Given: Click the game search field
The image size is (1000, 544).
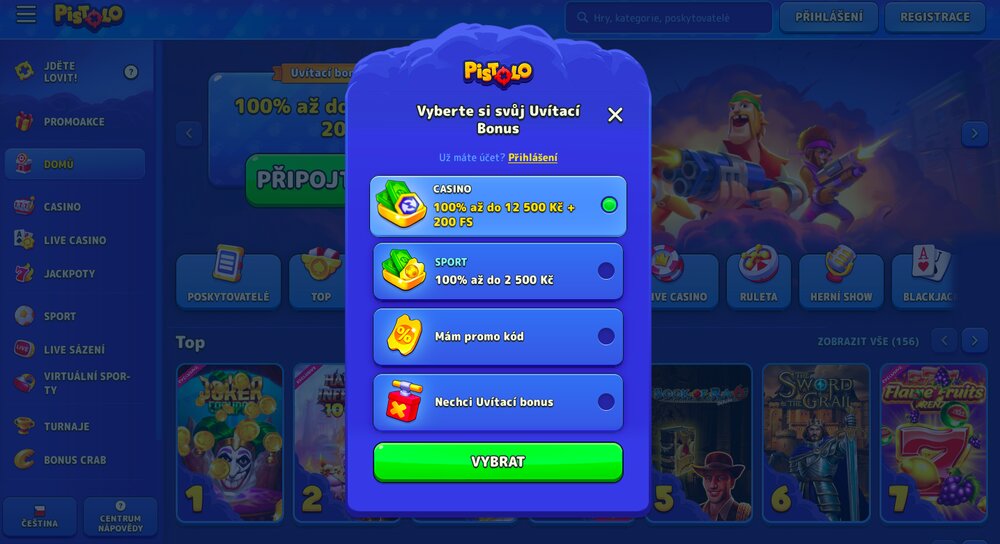Looking at the screenshot, I should click(x=668, y=17).
